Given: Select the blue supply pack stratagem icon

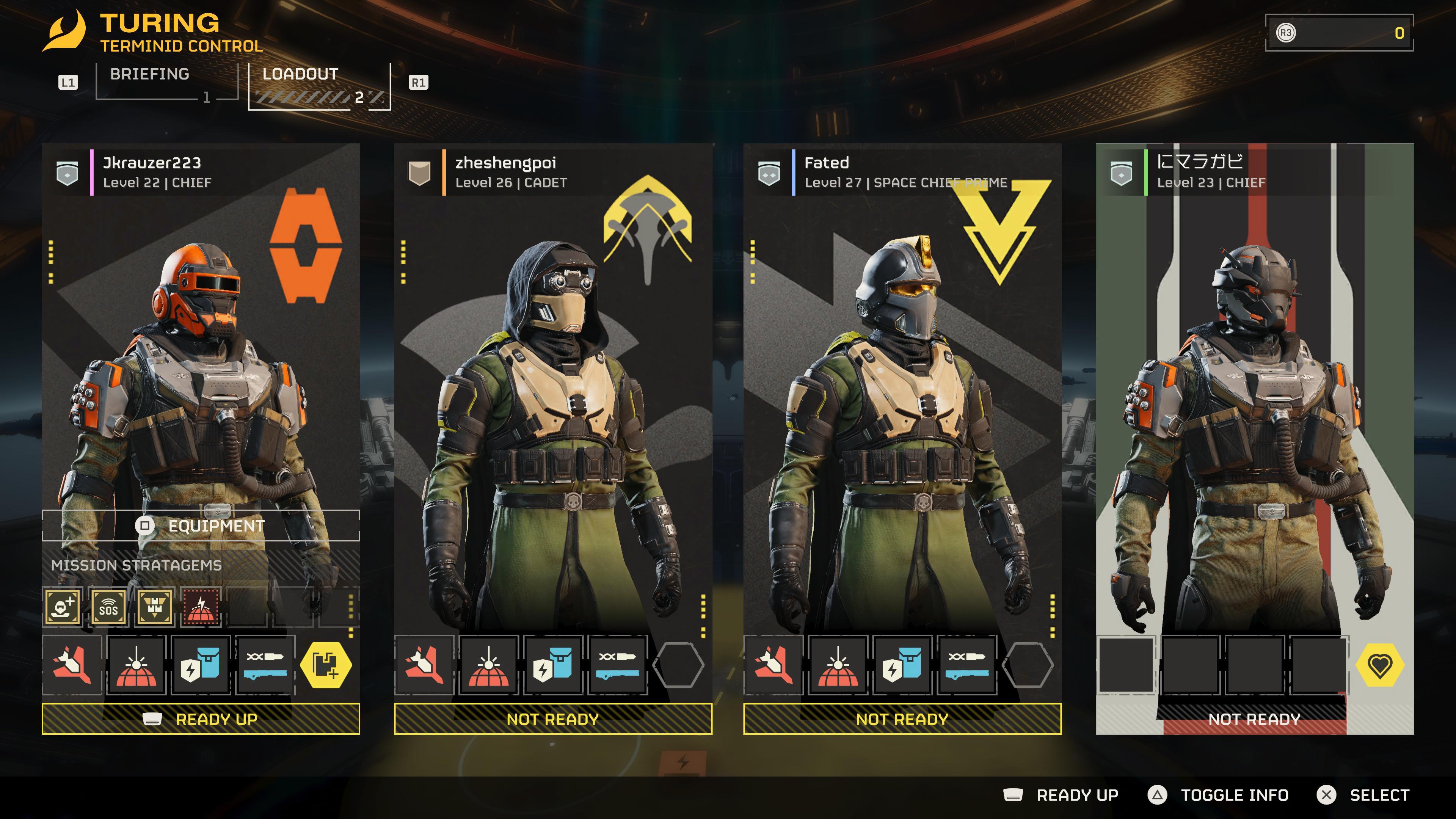Looking at the screenshot, I should [x=201, y=666].
